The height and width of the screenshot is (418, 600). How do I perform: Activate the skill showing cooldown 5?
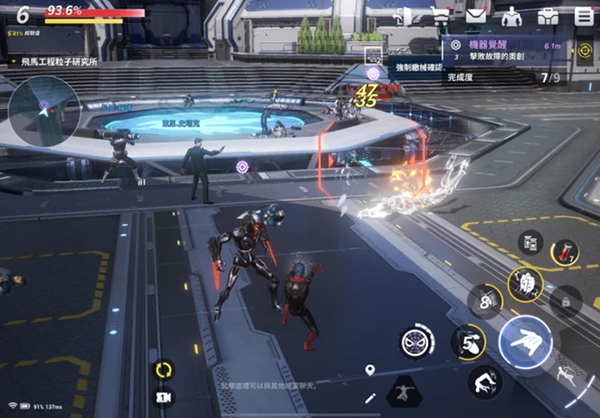[x=467, y=340]
